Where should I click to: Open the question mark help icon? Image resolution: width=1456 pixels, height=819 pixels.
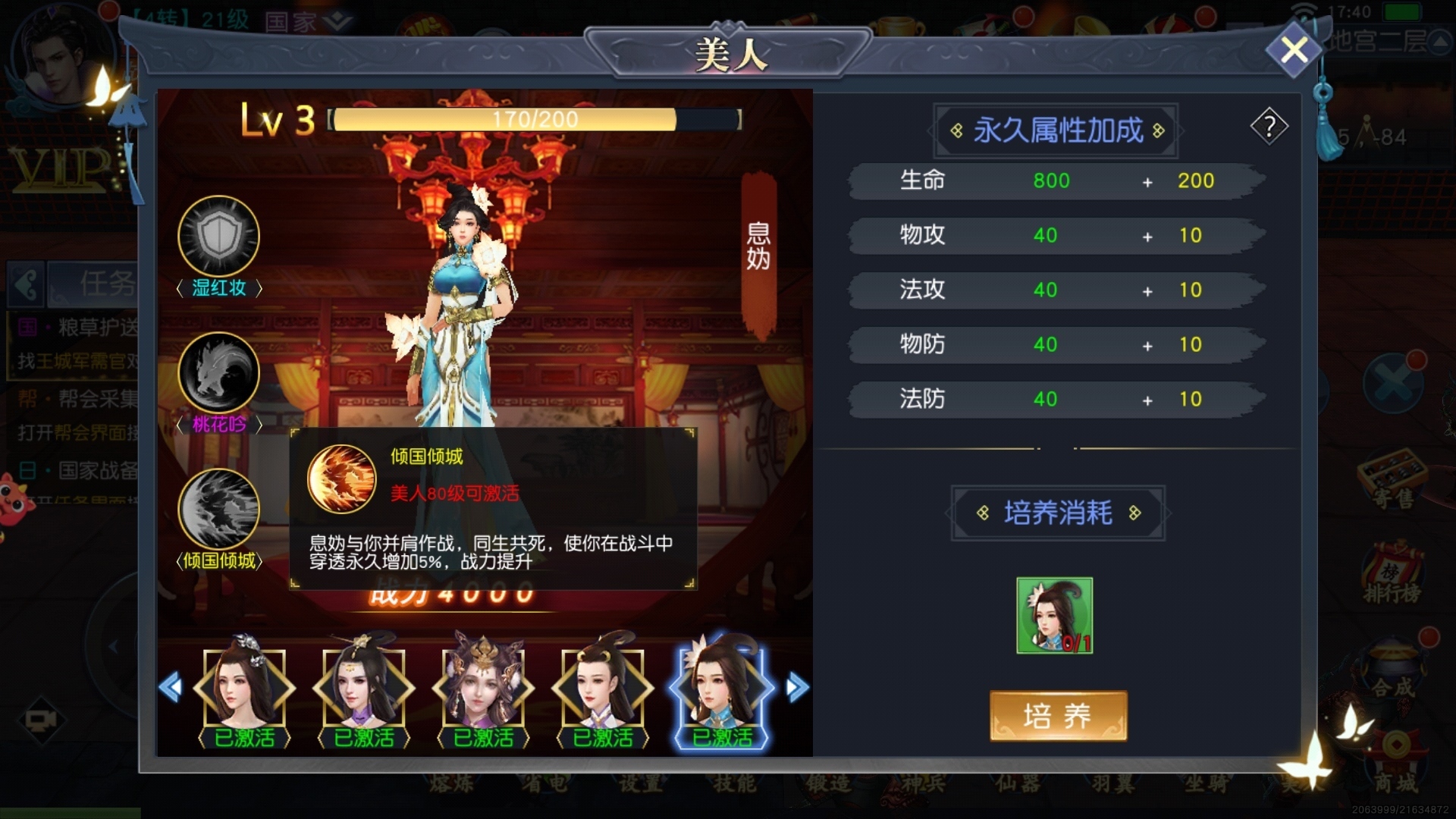pos(1269,126)
